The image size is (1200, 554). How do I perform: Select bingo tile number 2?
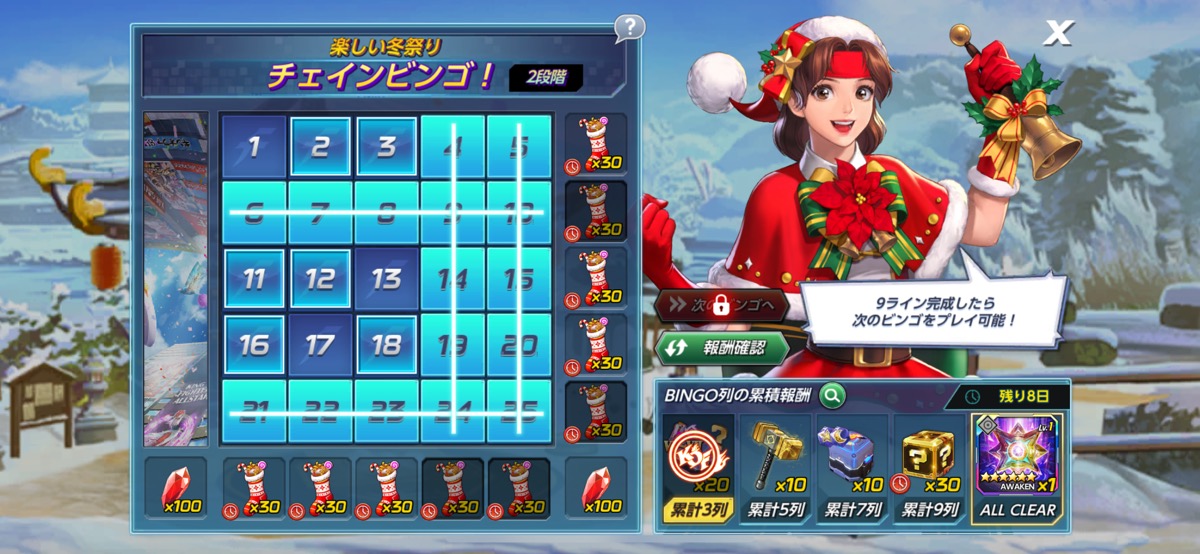320,148
